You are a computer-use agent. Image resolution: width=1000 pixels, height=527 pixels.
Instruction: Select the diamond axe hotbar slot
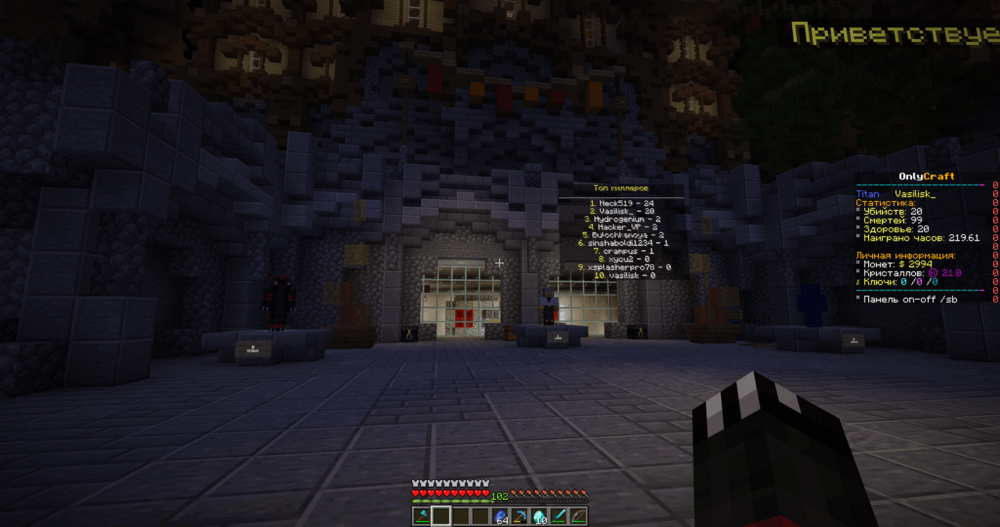(x=421, y=516)
